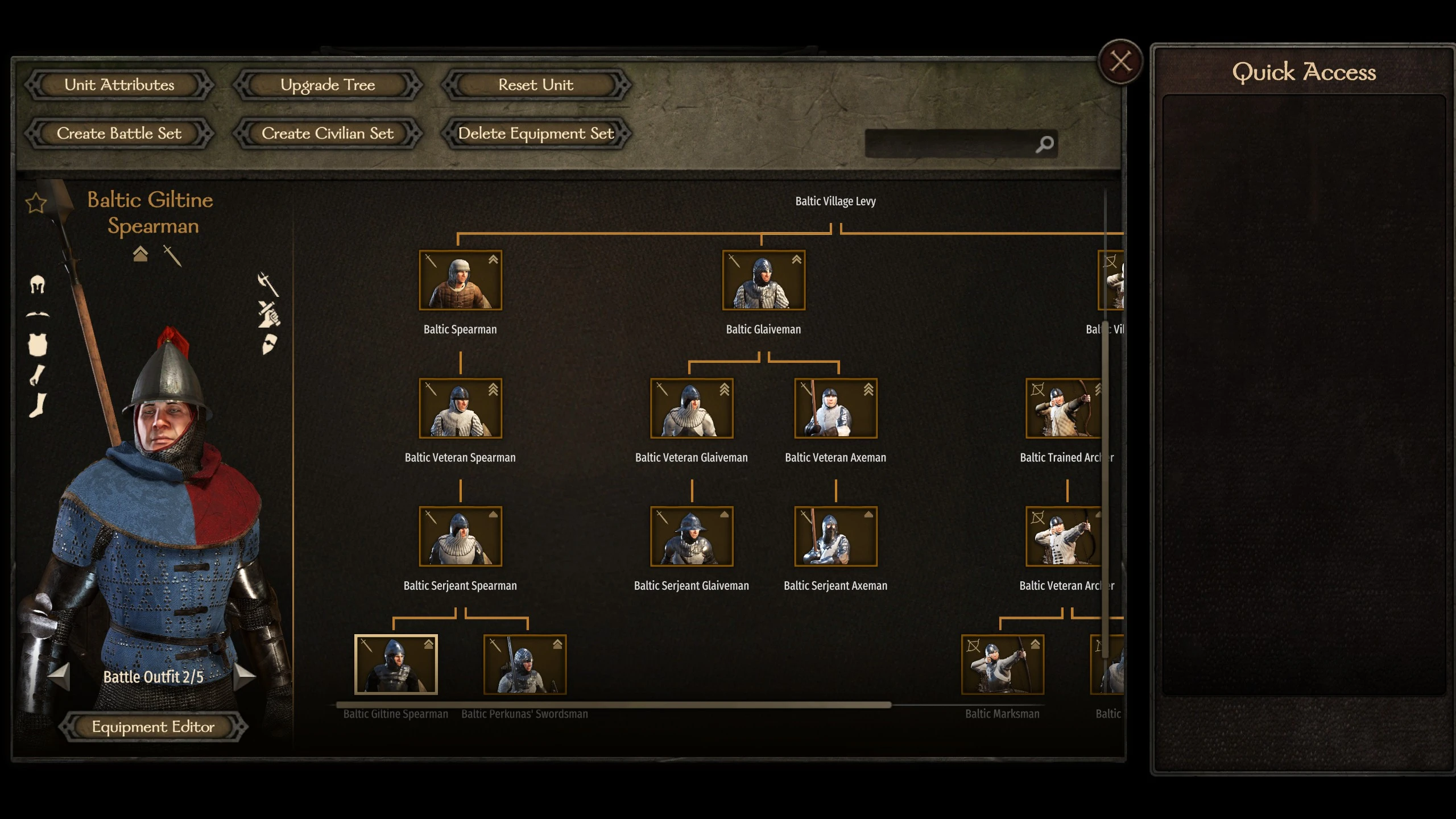This screenshot has width=1456, height=819.
Task: Choose the Baltic Veteran Axeman portrait
Action: (835, 408)
